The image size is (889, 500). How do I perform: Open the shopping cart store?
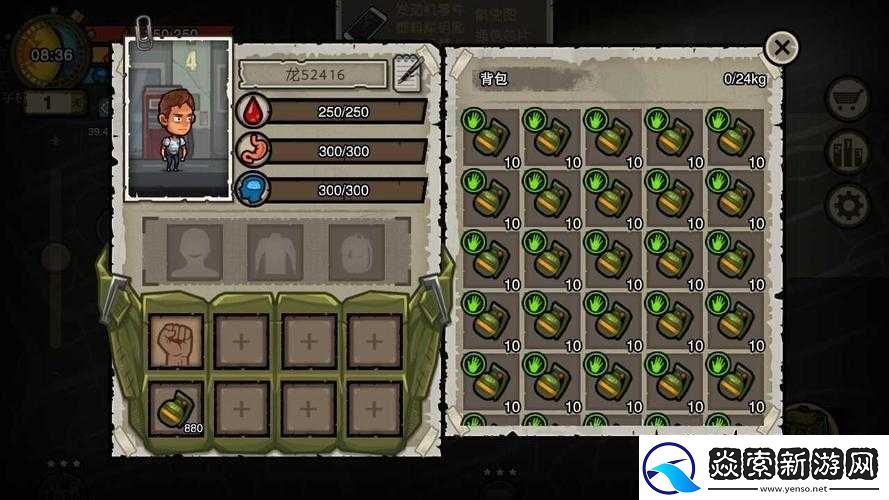[848, 100]
